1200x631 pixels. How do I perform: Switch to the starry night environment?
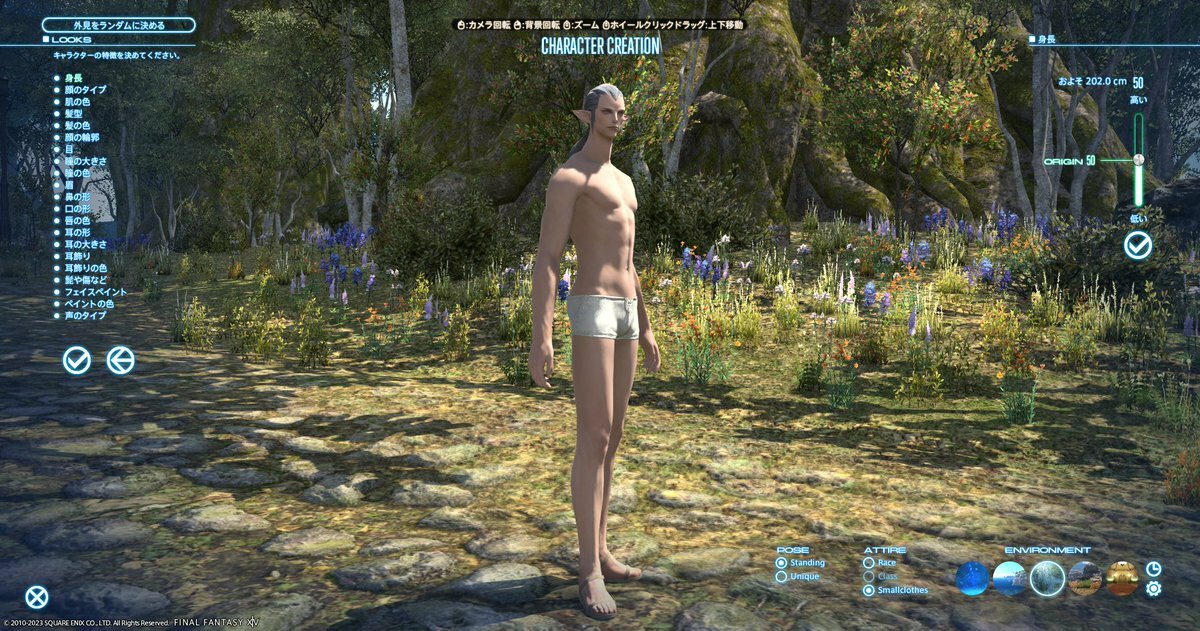coord(972,578)
